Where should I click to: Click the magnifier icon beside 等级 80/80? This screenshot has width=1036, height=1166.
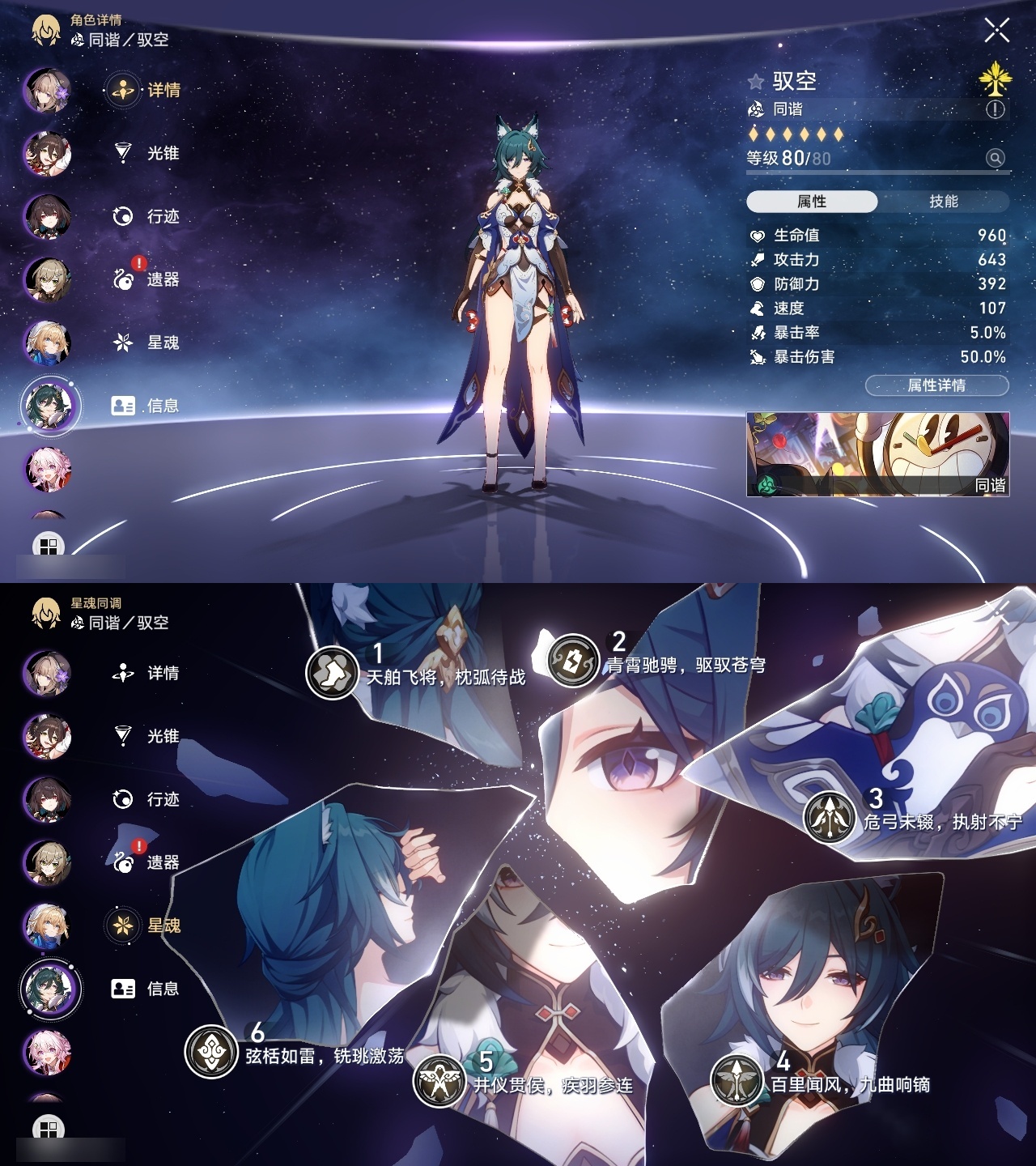pyautogui.click(x=996, y=156)
